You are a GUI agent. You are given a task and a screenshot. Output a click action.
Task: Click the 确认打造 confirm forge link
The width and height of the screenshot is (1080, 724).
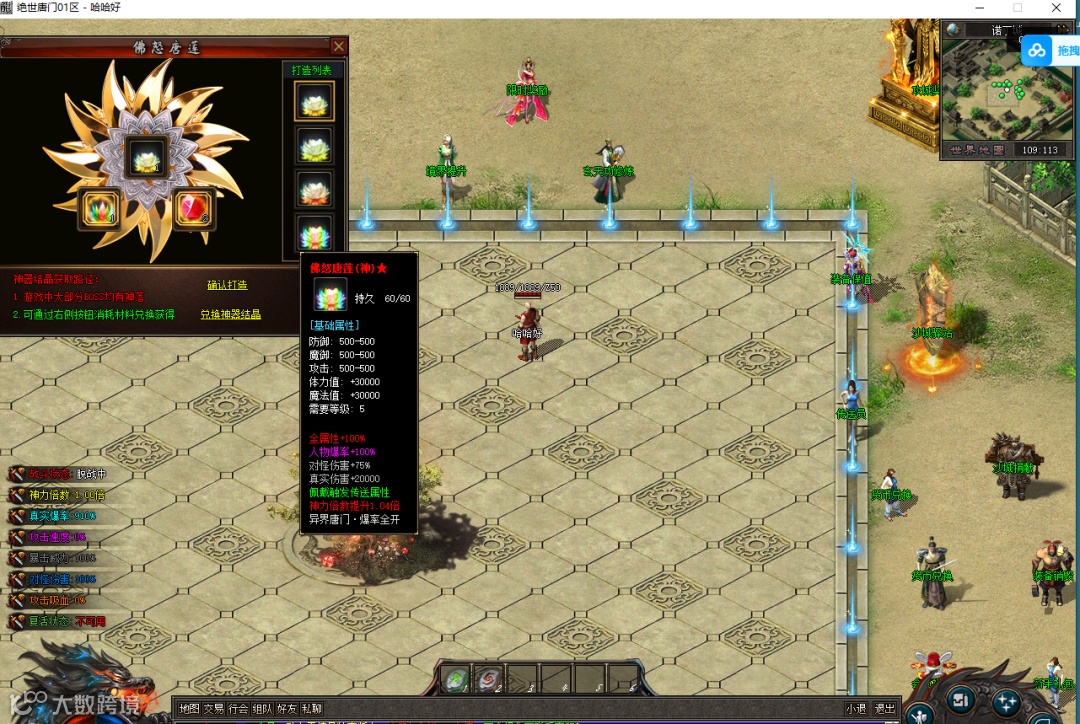227,286
